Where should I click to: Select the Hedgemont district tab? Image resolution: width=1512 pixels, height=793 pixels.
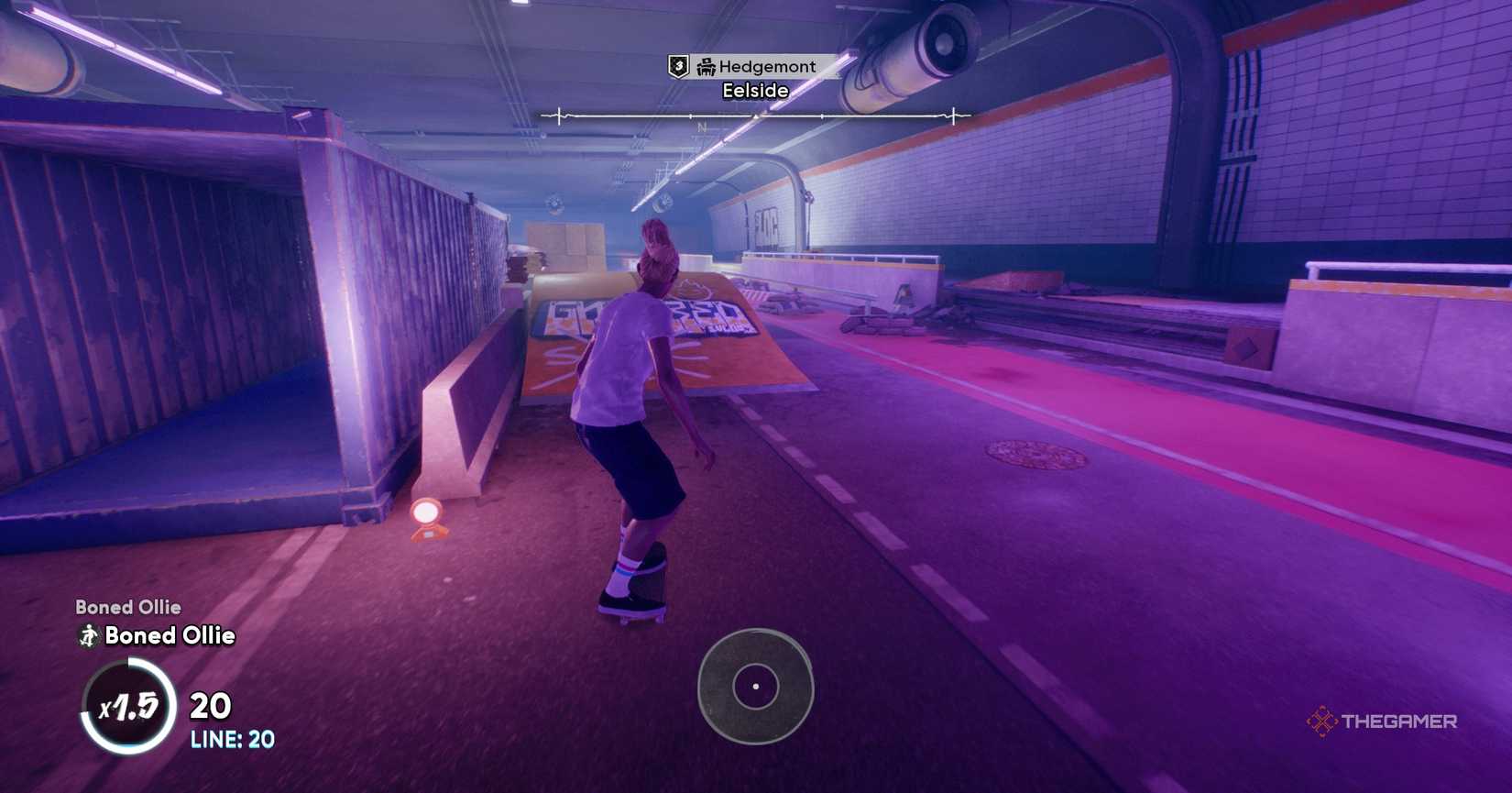pos(770,66)
